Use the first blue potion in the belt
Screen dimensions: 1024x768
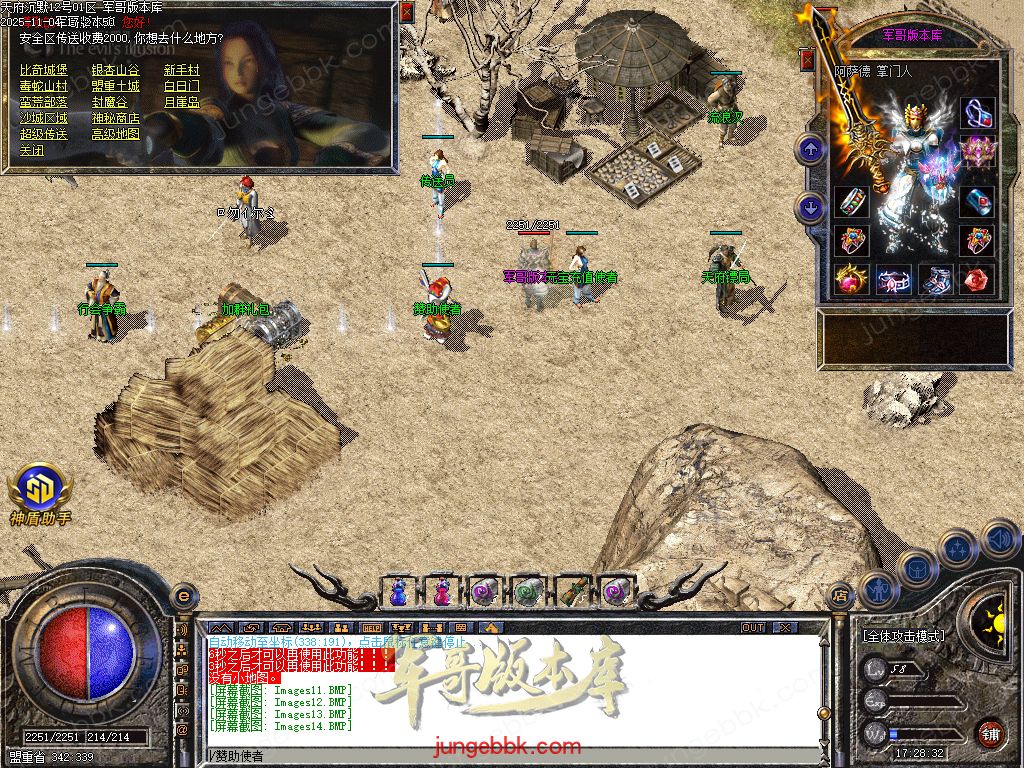point(399,591)
